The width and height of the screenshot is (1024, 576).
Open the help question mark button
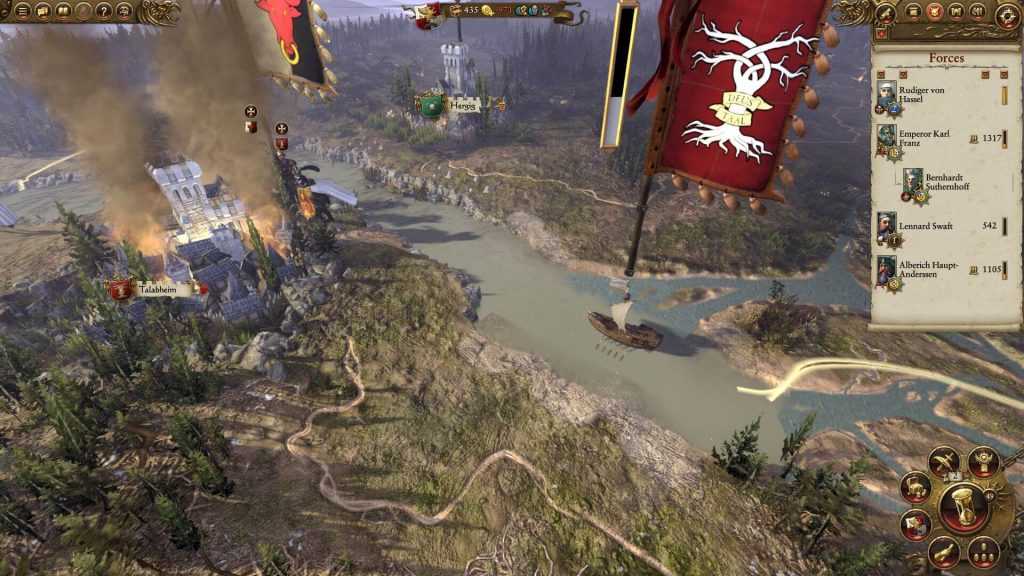[x=103, y=11]
